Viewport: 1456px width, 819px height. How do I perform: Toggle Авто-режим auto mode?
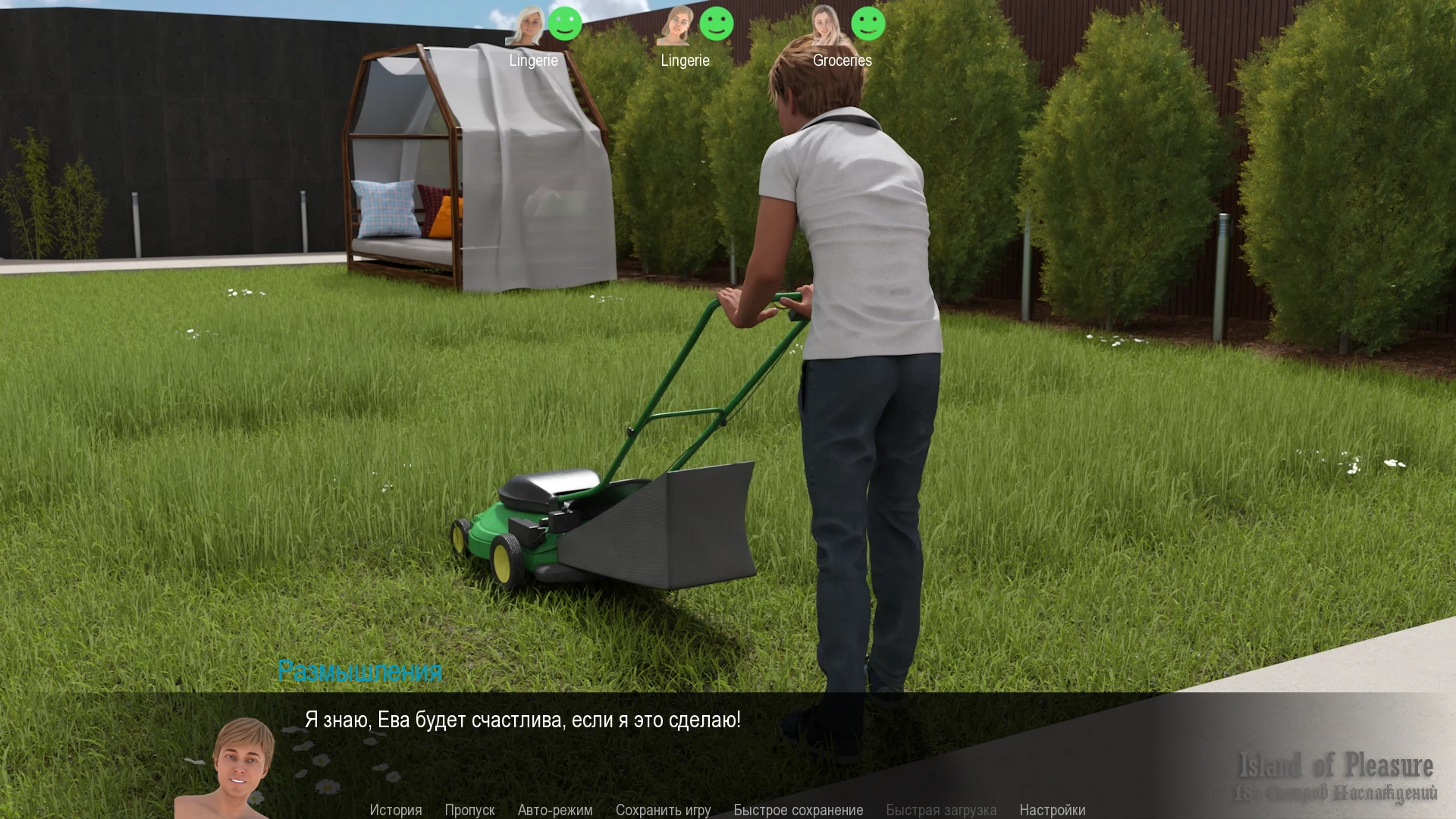(x=554, y=810)
